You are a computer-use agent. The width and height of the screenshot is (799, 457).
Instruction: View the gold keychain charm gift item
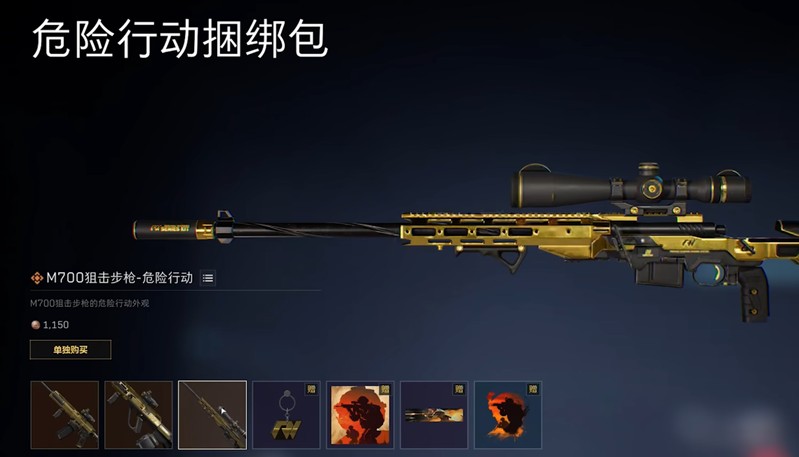[286, 414]
